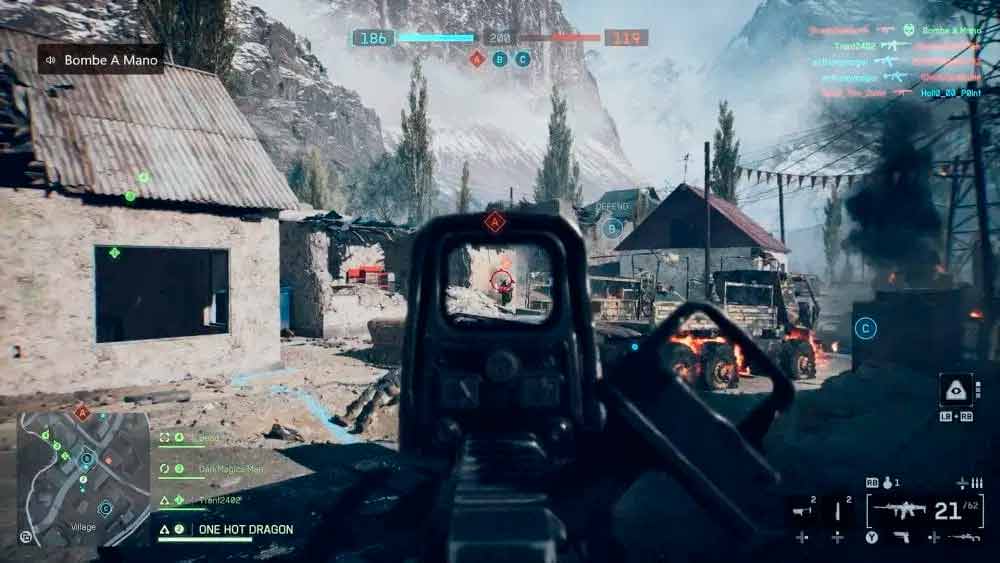Click the objective B icon under scorebar
This screenshot has width=1000, height=563.
[x=500, y=59]
